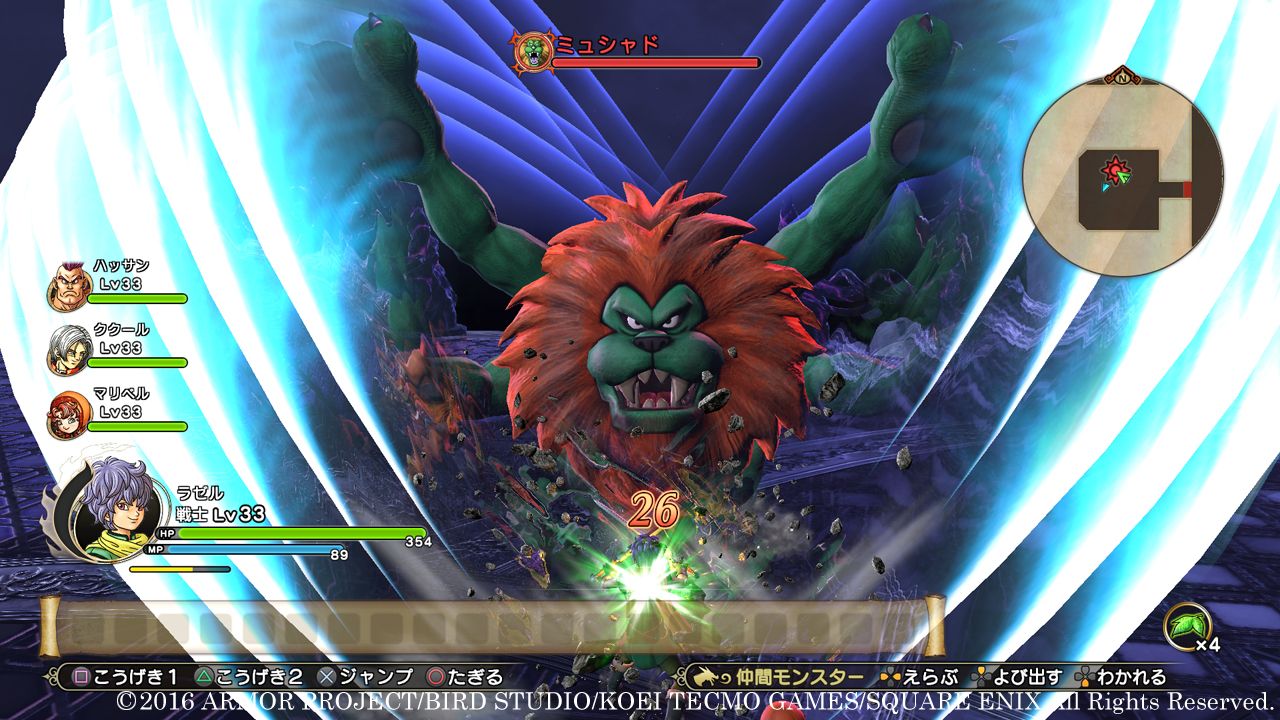Switch to Maribel's portrait
This screenshot has width=1280, height=720.
(70, 414)
